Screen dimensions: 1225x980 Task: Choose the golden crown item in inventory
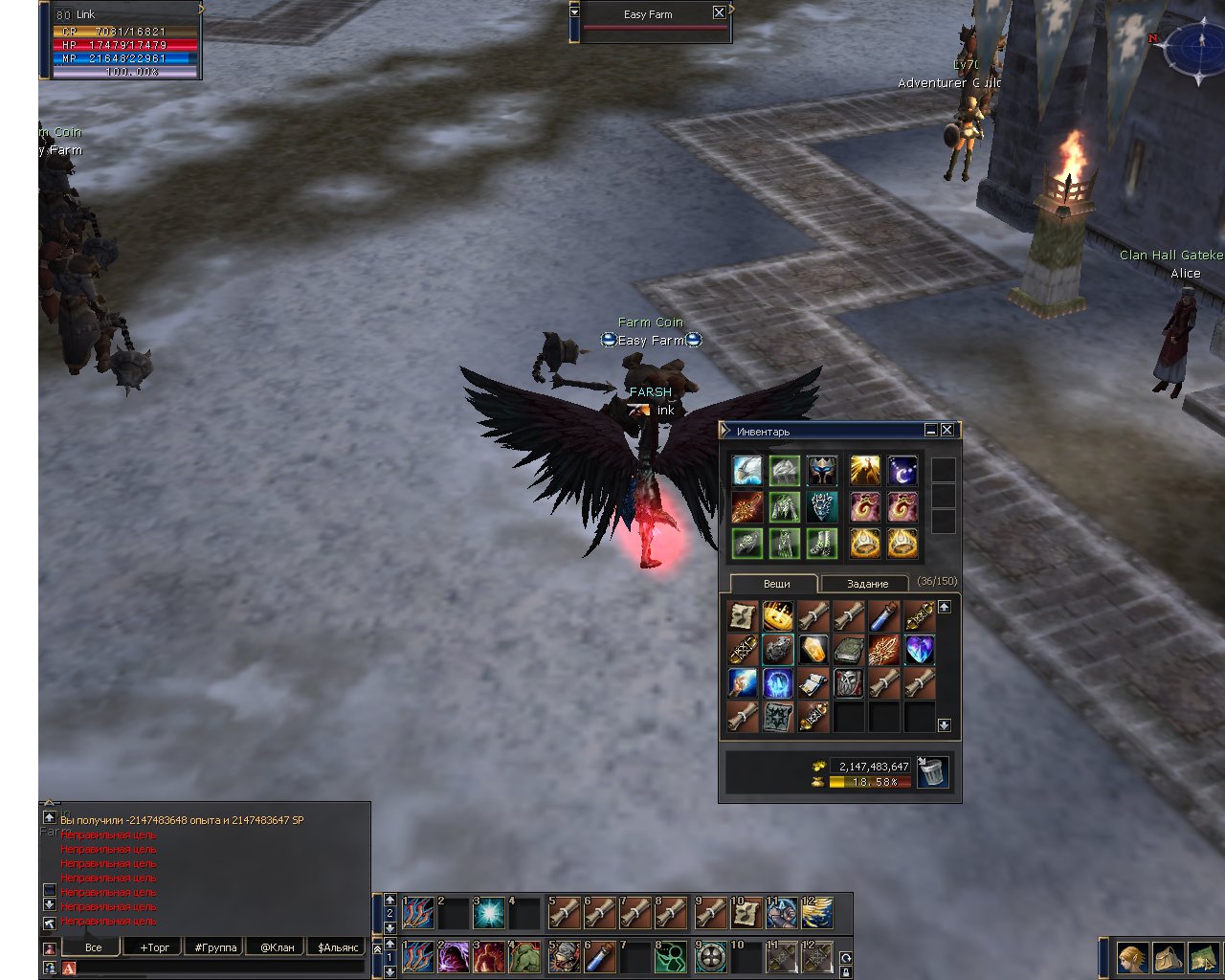778,615
